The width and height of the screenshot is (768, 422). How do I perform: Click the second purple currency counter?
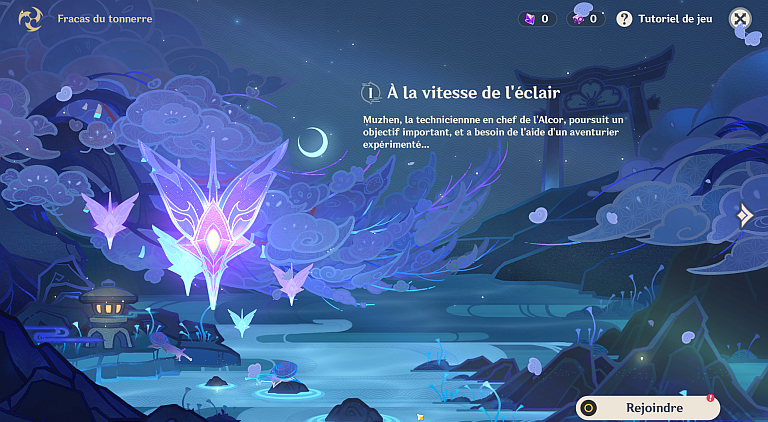(x=585, y=19)
